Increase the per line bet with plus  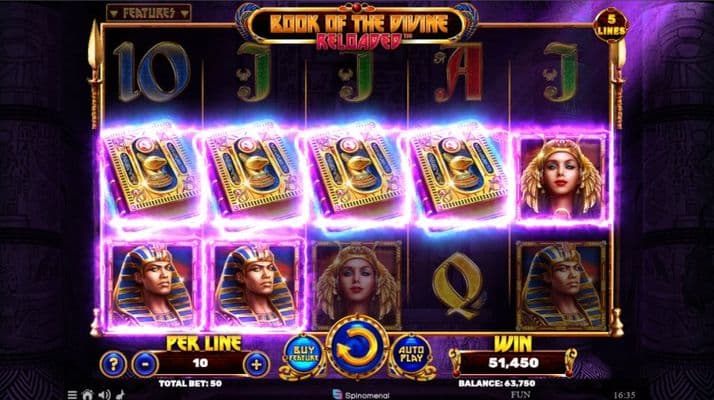tap(258, 363)
